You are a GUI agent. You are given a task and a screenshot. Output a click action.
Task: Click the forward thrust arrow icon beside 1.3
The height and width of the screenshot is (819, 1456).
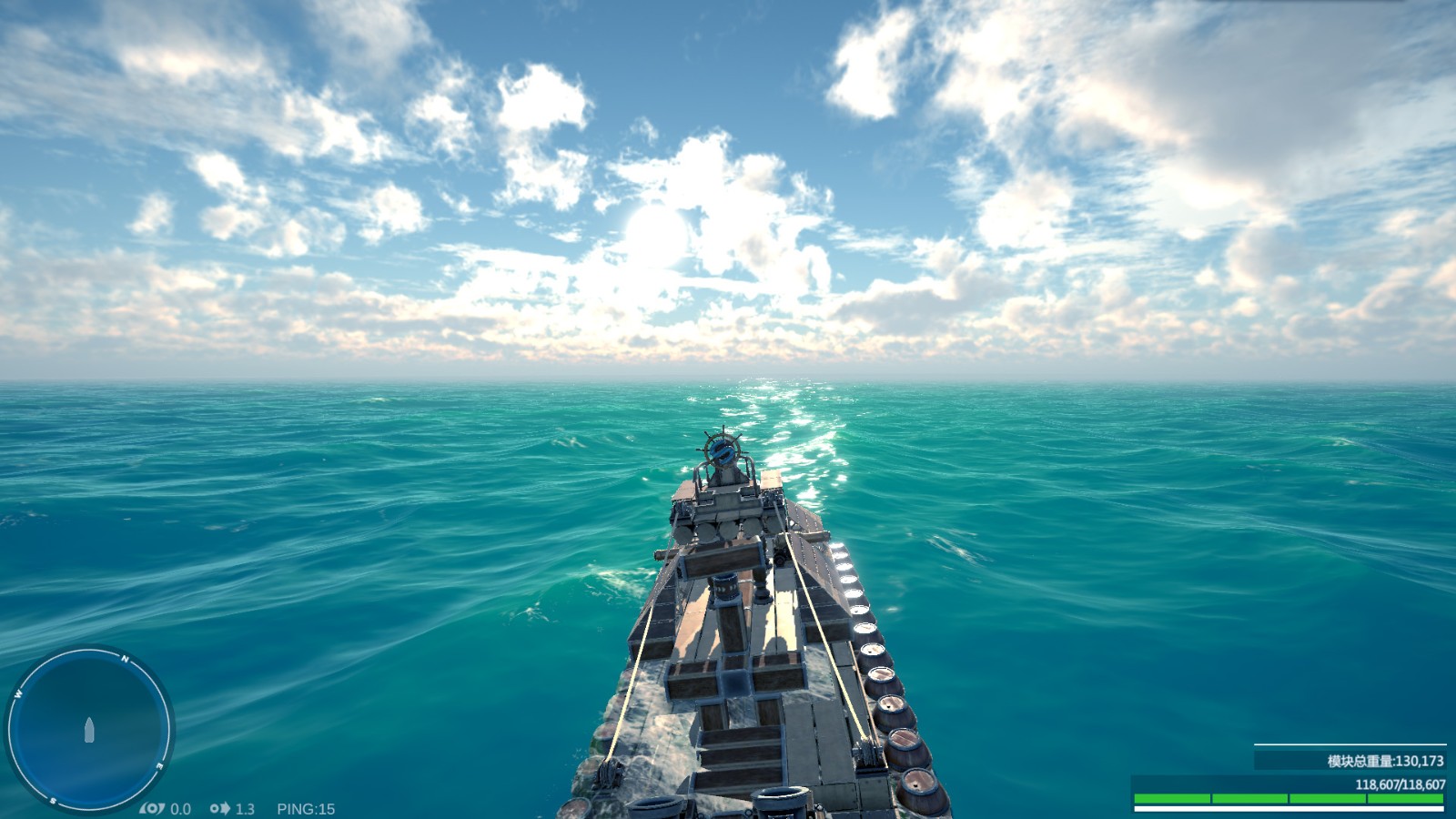coord(220,809)
